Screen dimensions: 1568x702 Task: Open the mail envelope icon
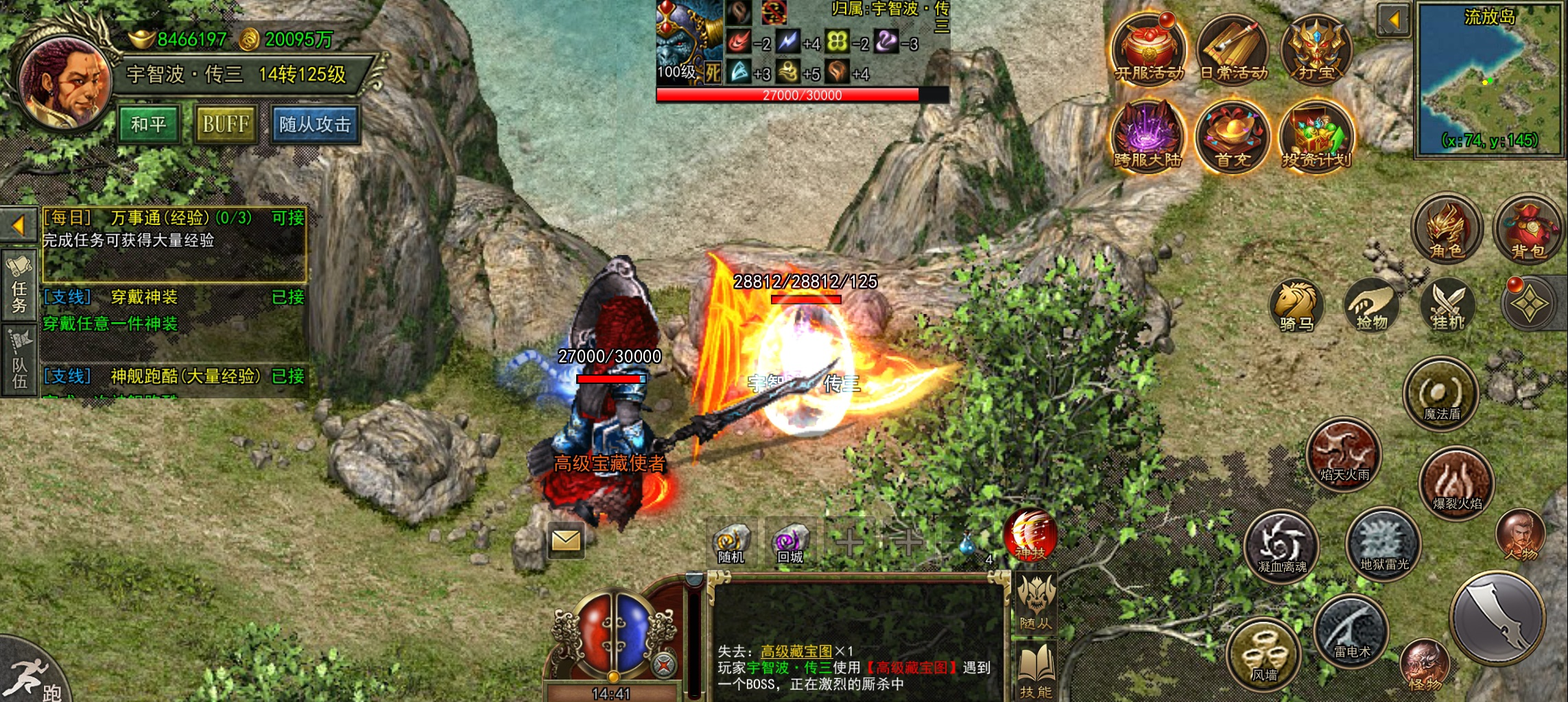pyautogui.click(x=566, y=542)
